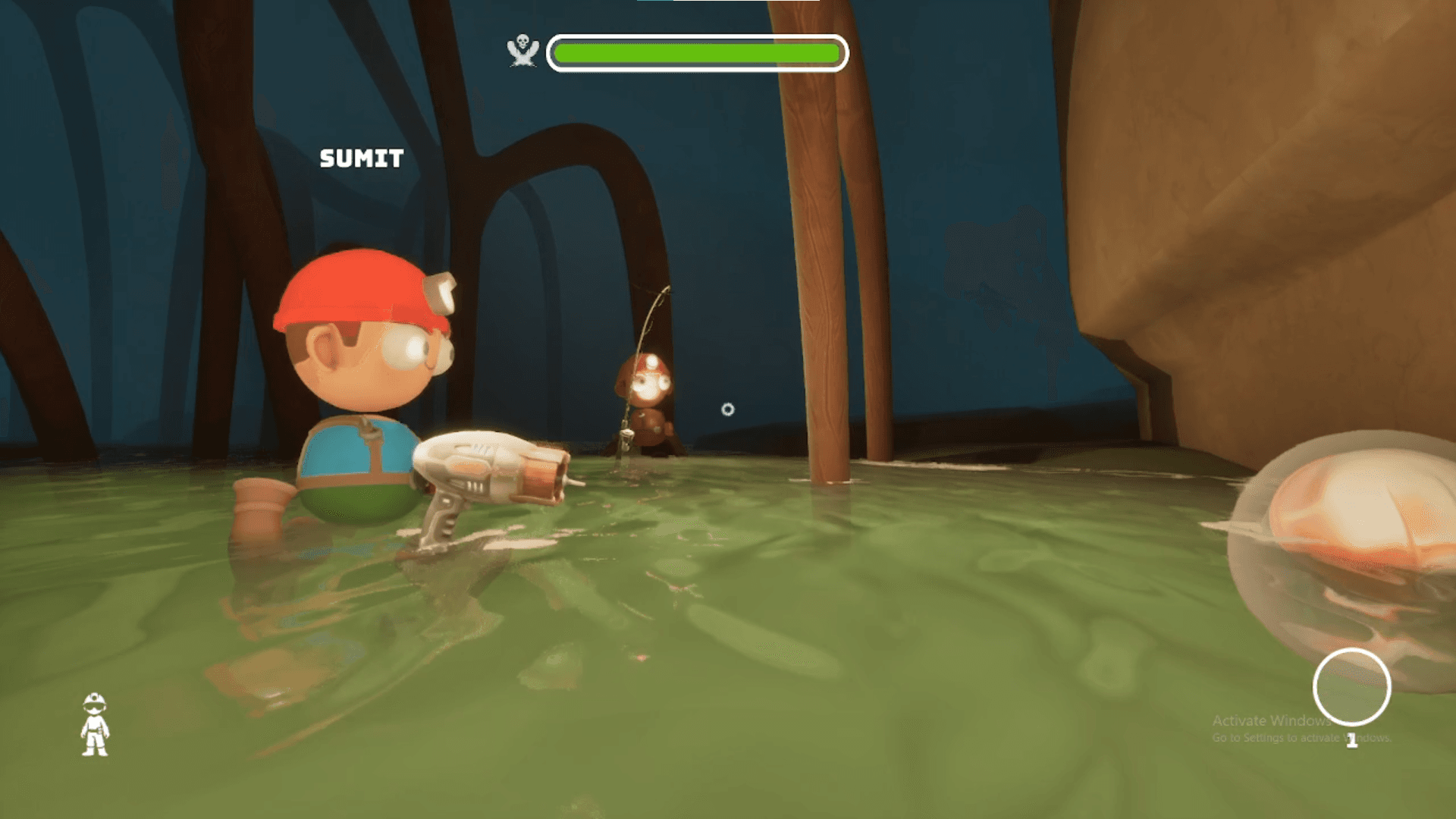Screen dimensions: 1456x819
Task: Click the SUMIT player nameplate
Action: pyautogui.click(x=362, y=158)
